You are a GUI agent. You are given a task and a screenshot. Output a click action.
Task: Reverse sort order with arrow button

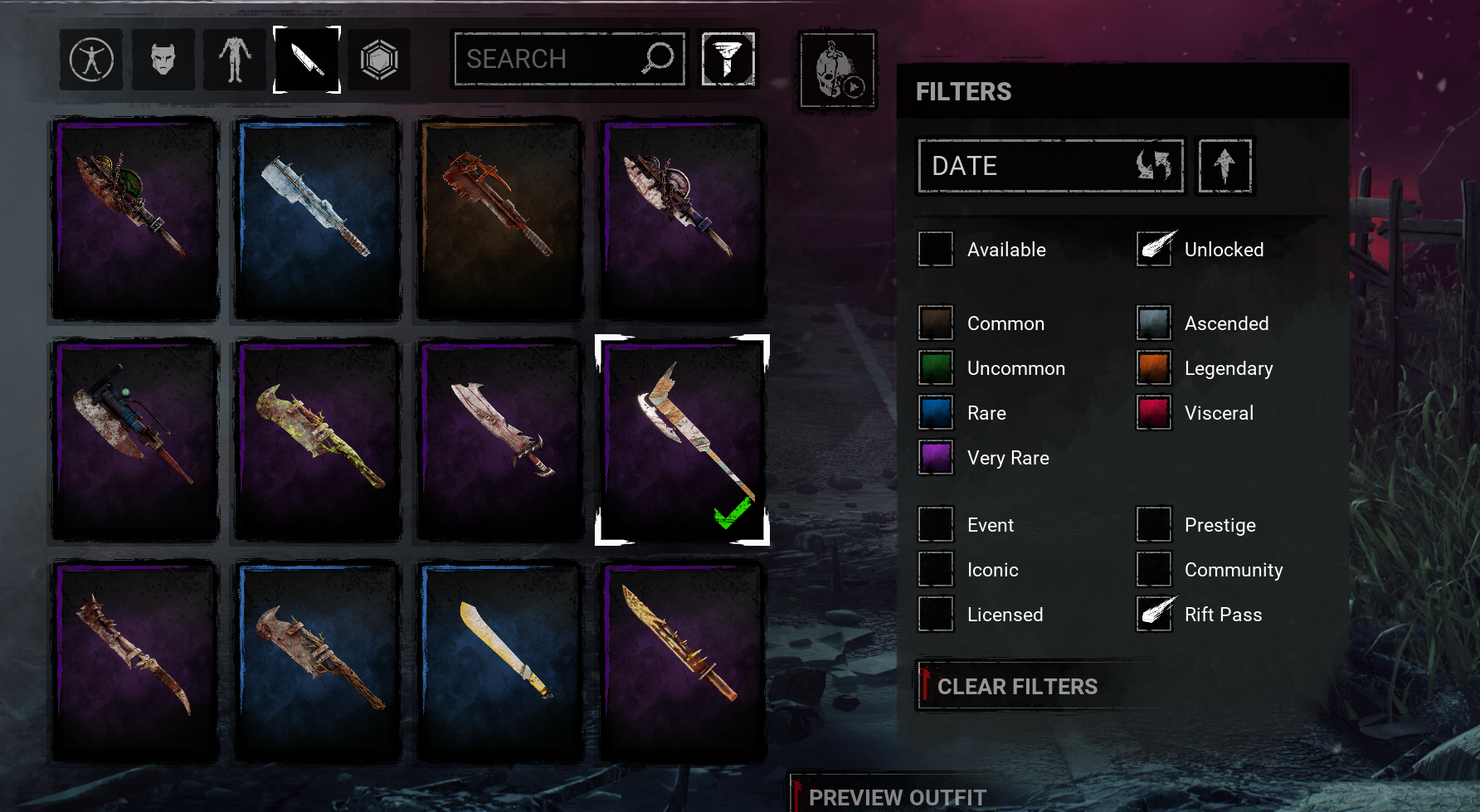point(1224,166)
